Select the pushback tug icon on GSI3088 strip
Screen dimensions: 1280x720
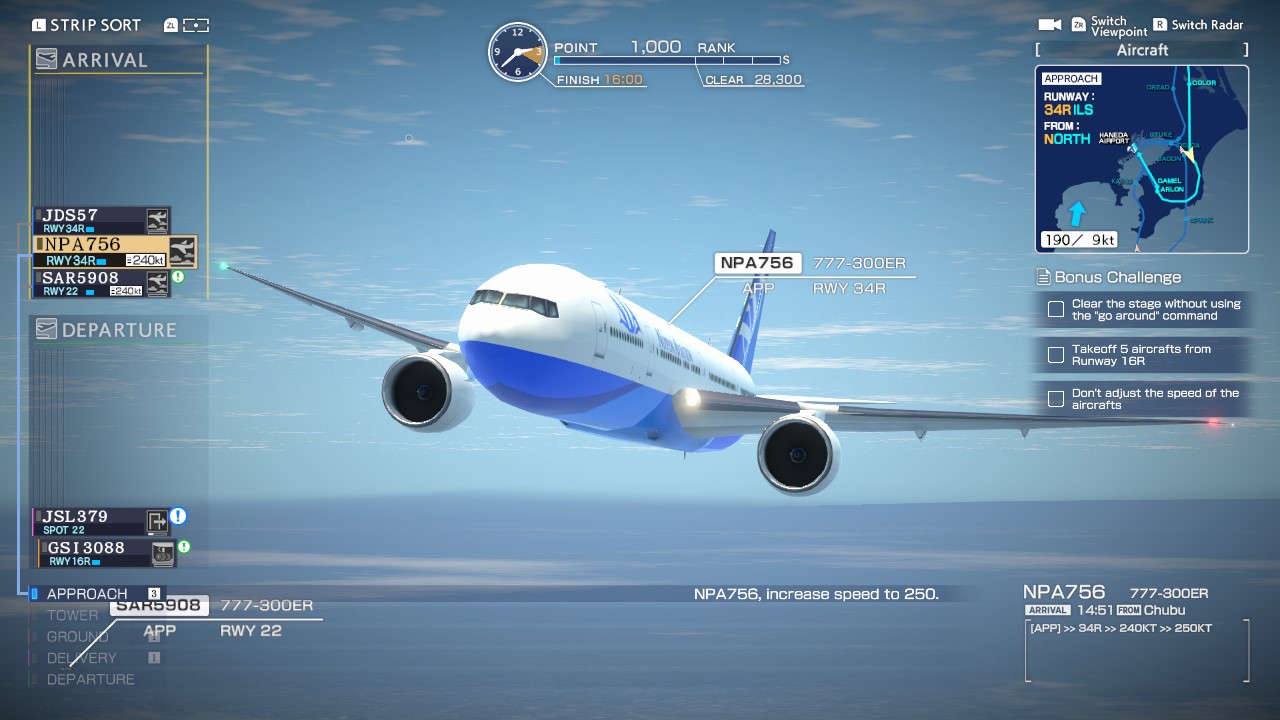[x=163, y=554]
